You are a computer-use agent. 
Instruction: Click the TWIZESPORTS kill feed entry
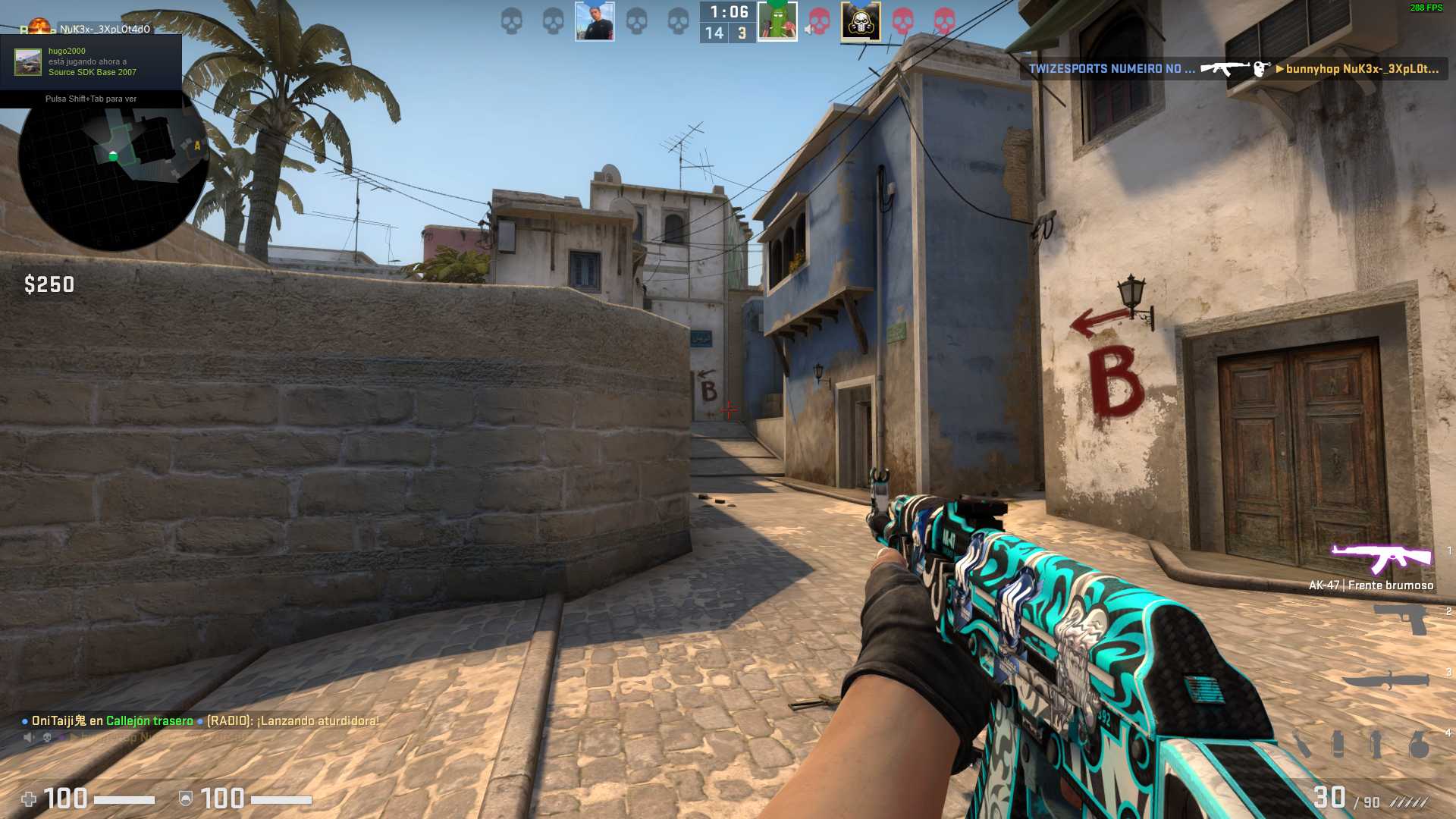(x=1233, y=69)
